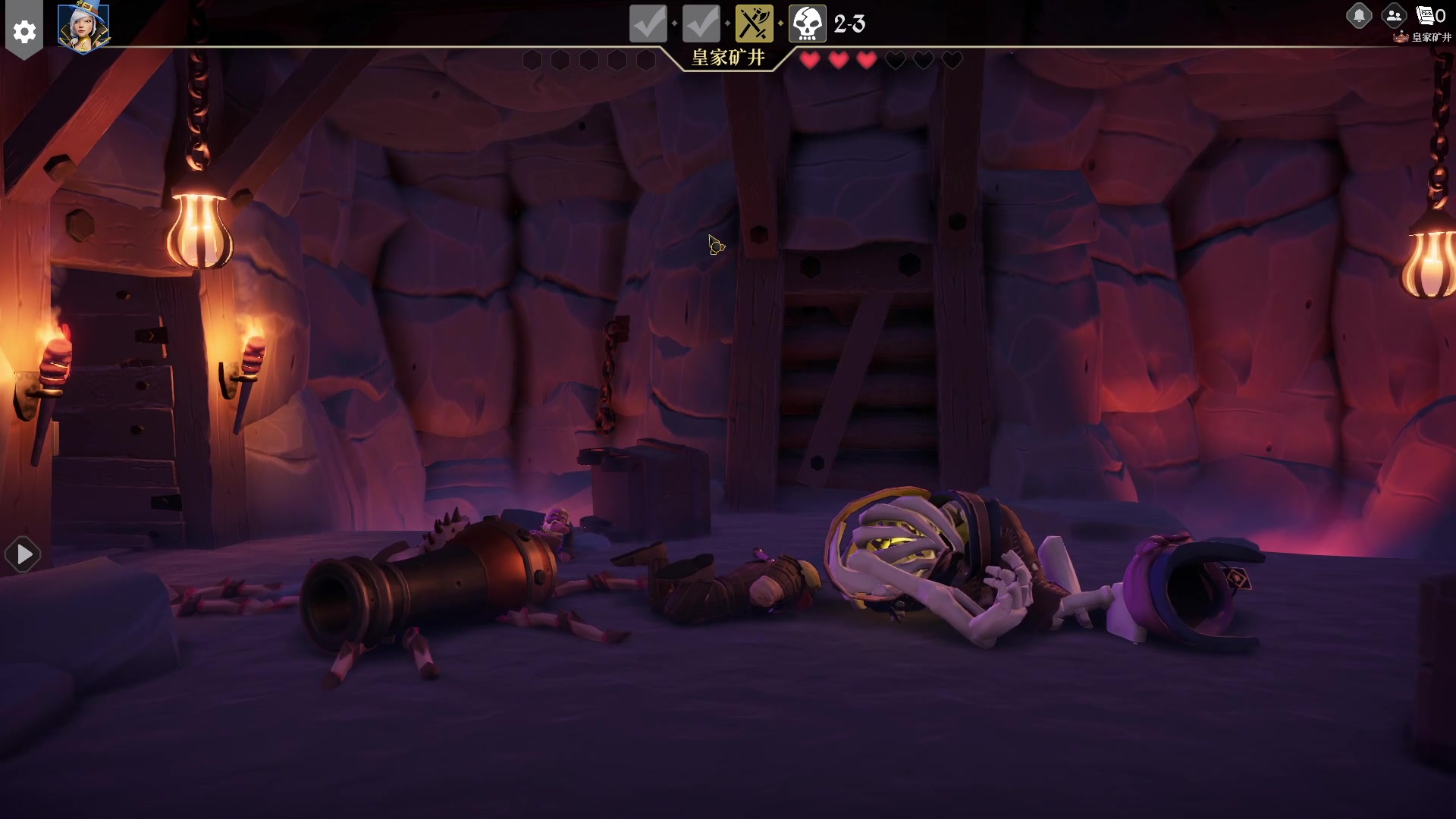The height and width of the screenshot is (819, 1456).
Task: Open the settings gear menu
Action: coord(24,32)
